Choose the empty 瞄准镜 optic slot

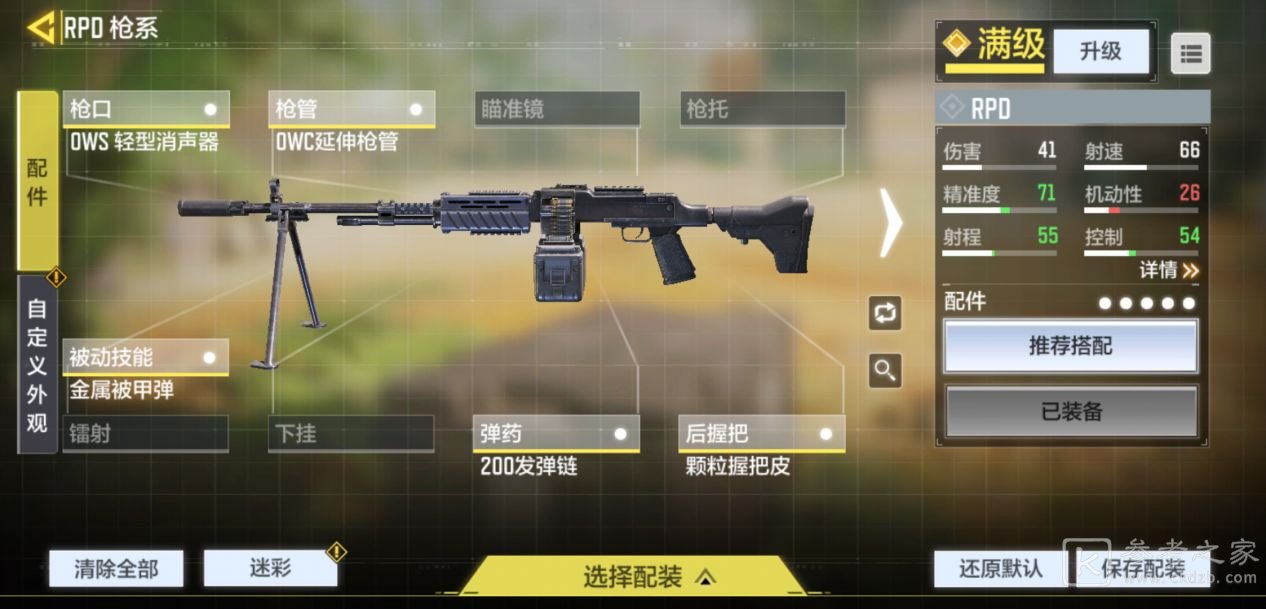(x=557, y=109)
